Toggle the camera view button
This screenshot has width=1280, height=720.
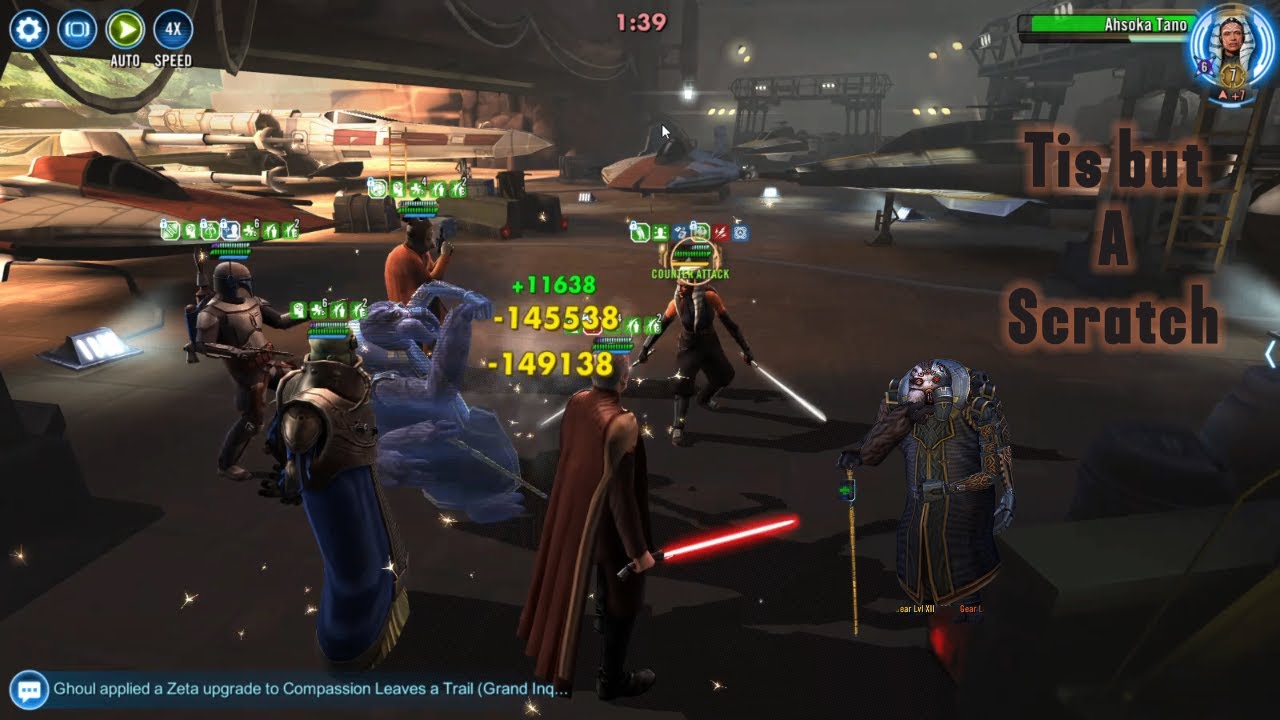pos(77,30)
